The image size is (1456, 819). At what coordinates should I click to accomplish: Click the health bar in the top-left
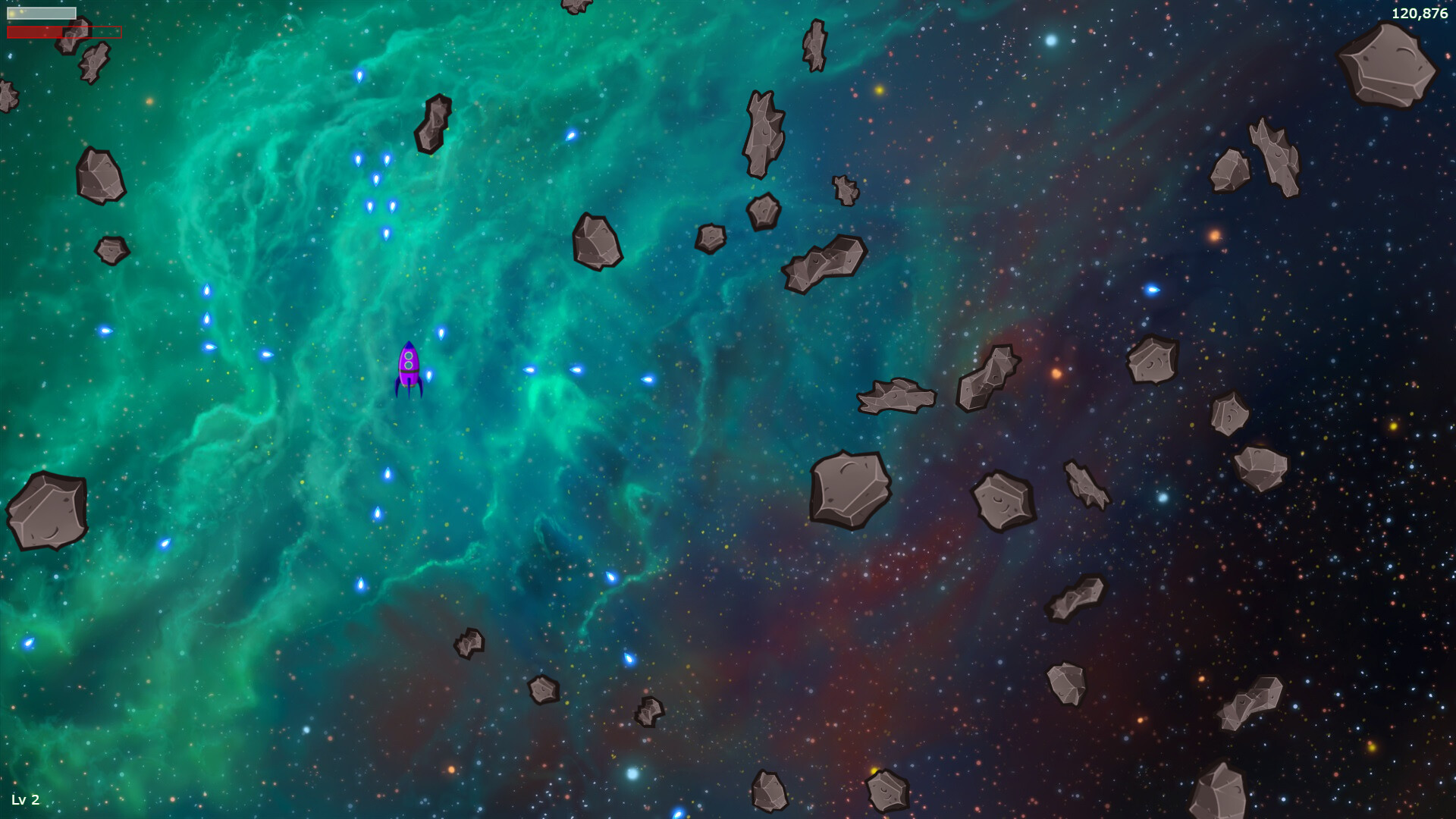coord(42,11)
